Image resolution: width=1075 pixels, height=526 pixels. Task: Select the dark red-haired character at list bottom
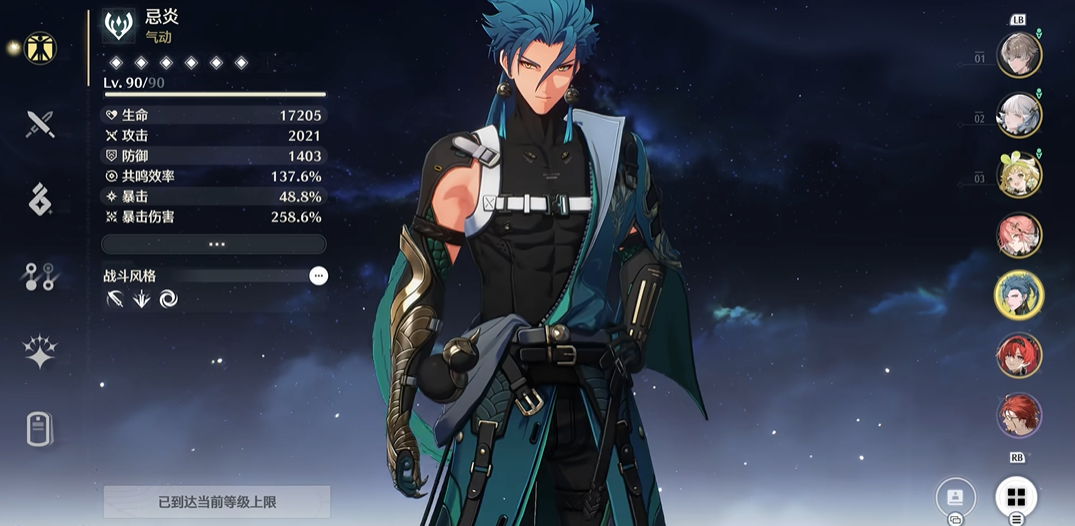(x=1019, y=415)
